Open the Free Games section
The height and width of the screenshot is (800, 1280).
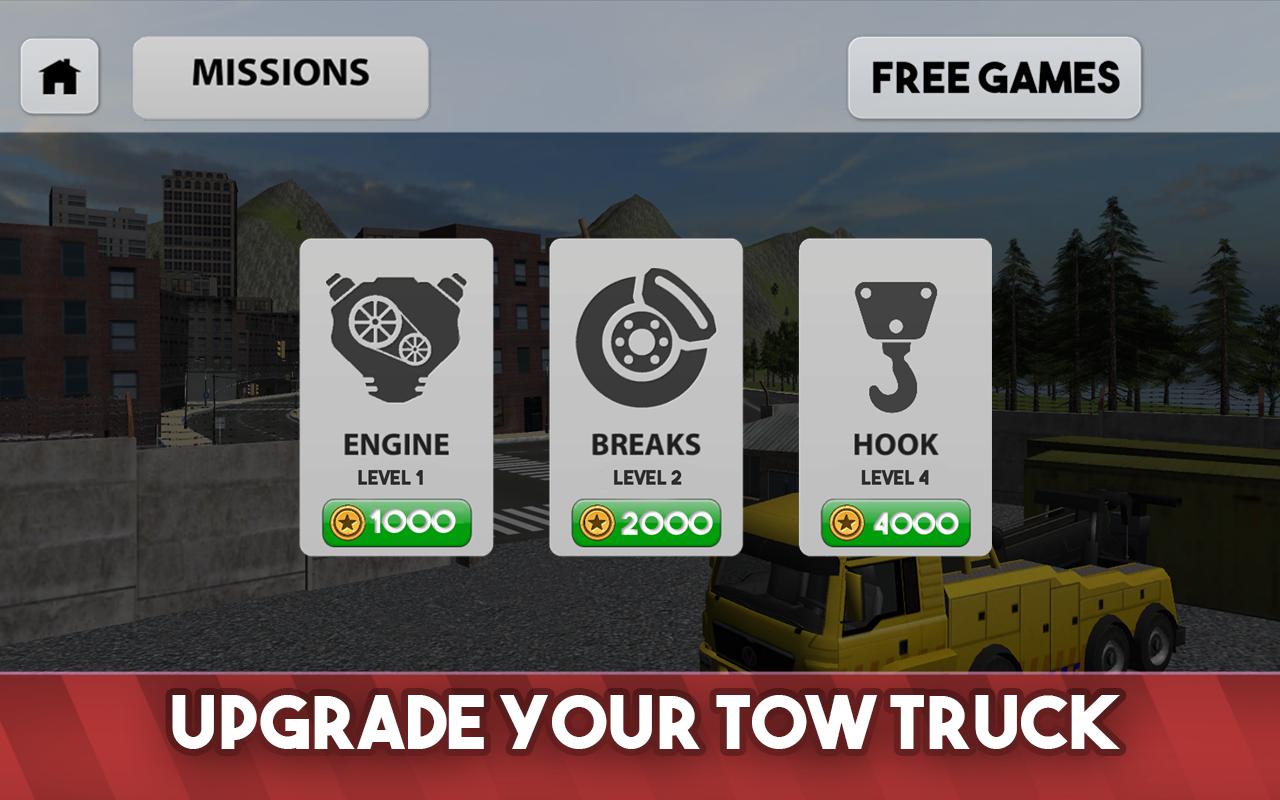click(993, 75)
